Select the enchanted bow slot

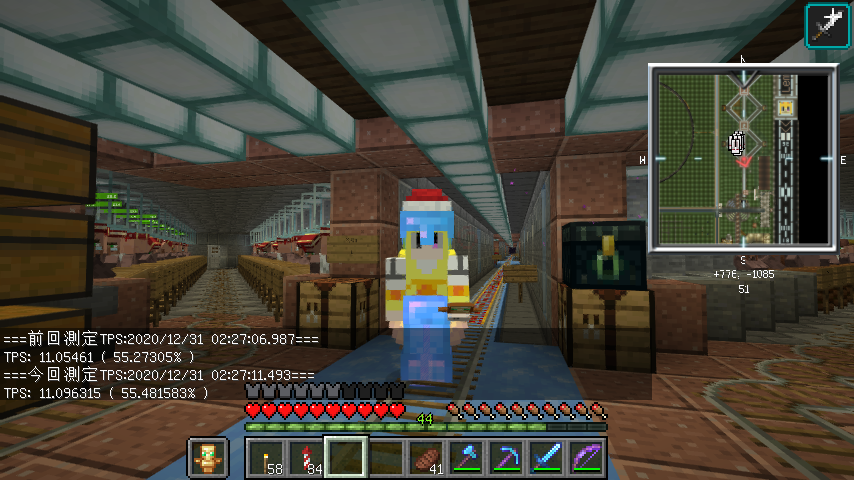coord(587,459)
